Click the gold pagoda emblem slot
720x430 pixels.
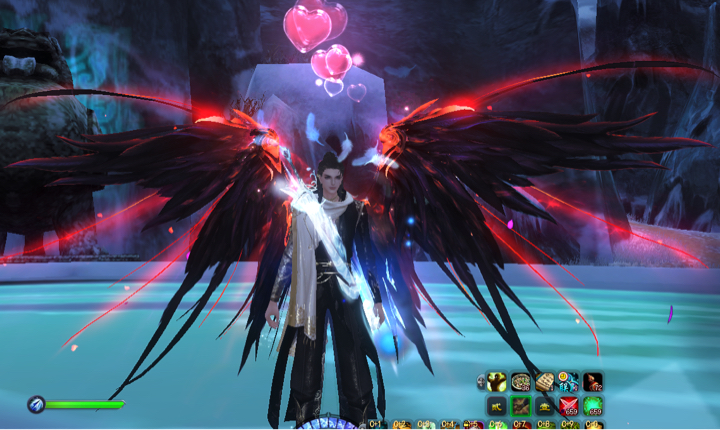click(545, 405)
